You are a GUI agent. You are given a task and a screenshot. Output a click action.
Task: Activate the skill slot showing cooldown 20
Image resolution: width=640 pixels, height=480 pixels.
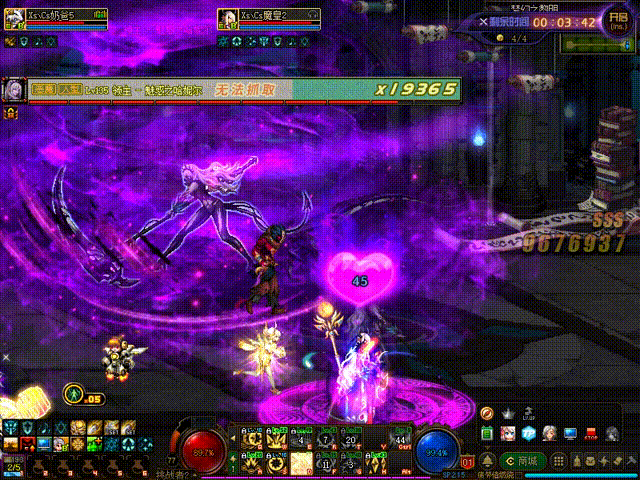[x=350, y=439]
